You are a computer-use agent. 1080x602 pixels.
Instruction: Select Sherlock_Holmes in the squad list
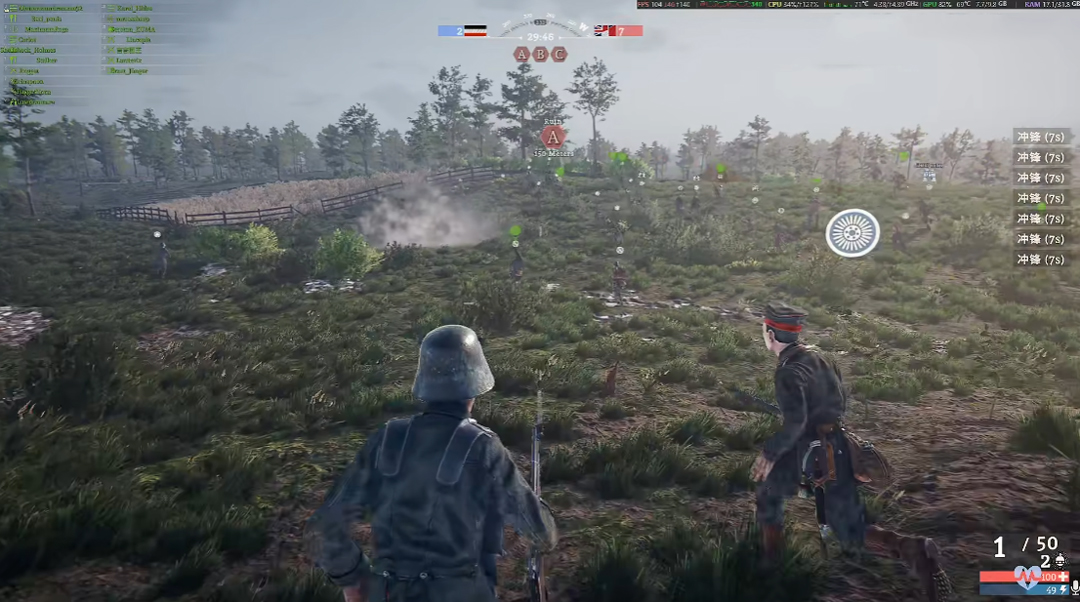(28, 49)
